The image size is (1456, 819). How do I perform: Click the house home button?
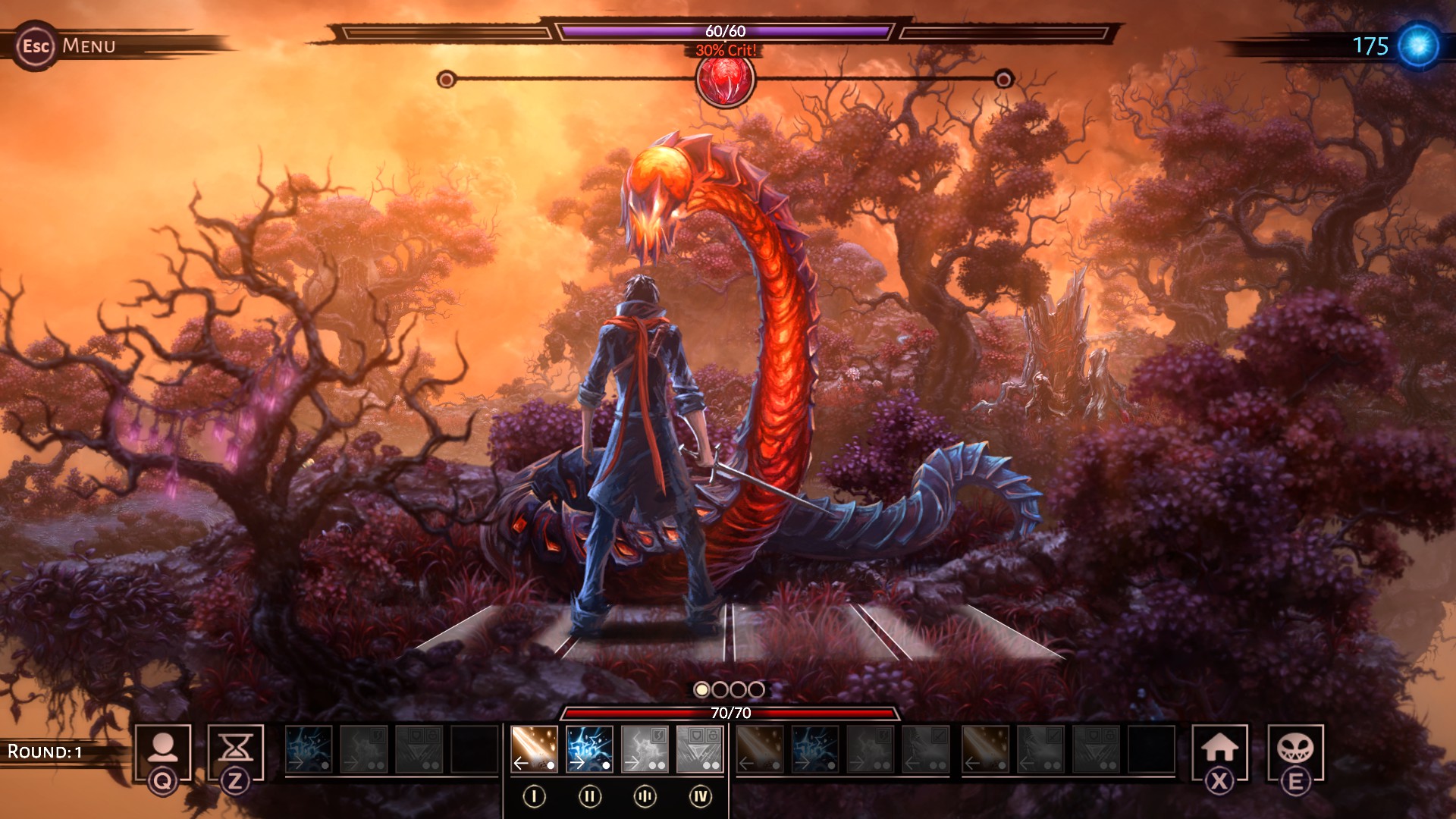tap(1219, 750)
